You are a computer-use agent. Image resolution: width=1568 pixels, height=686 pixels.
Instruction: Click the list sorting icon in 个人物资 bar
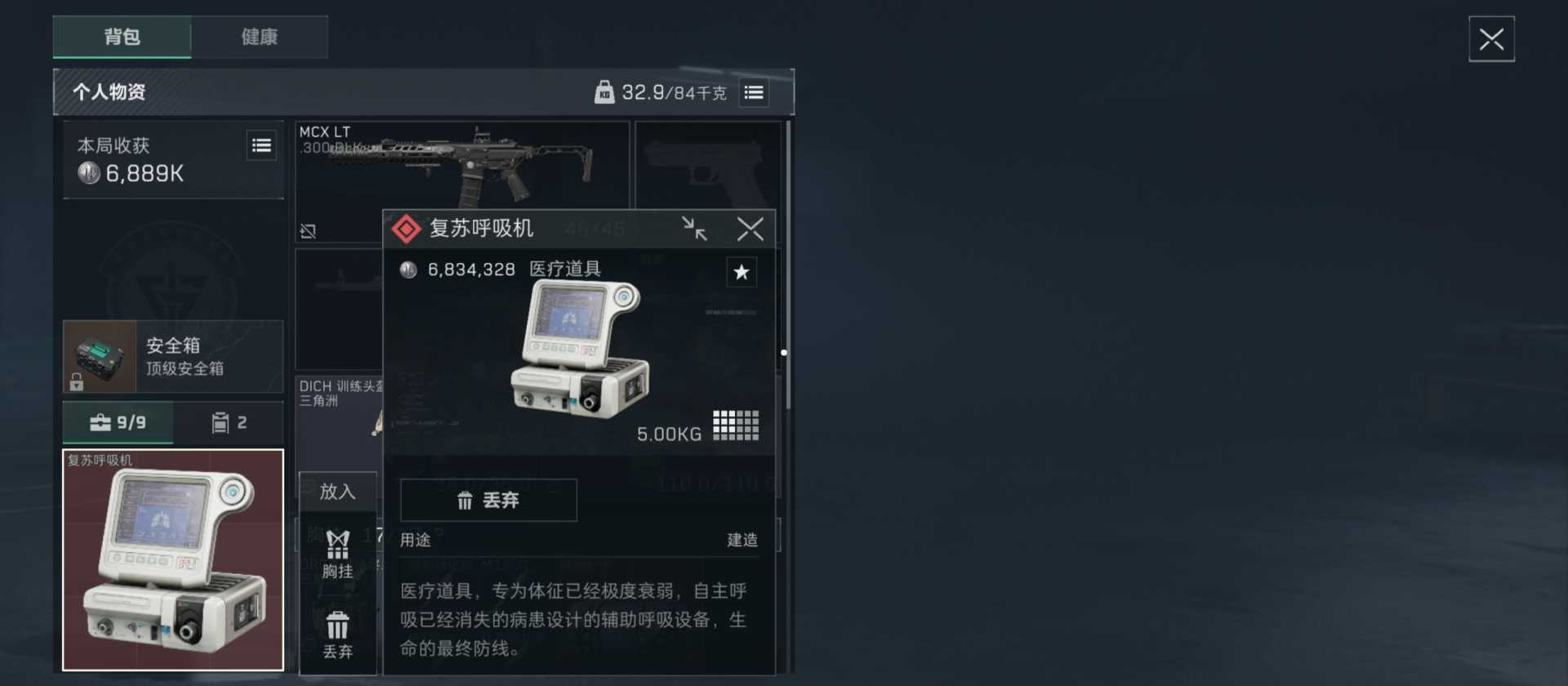(x=754, y=92)
